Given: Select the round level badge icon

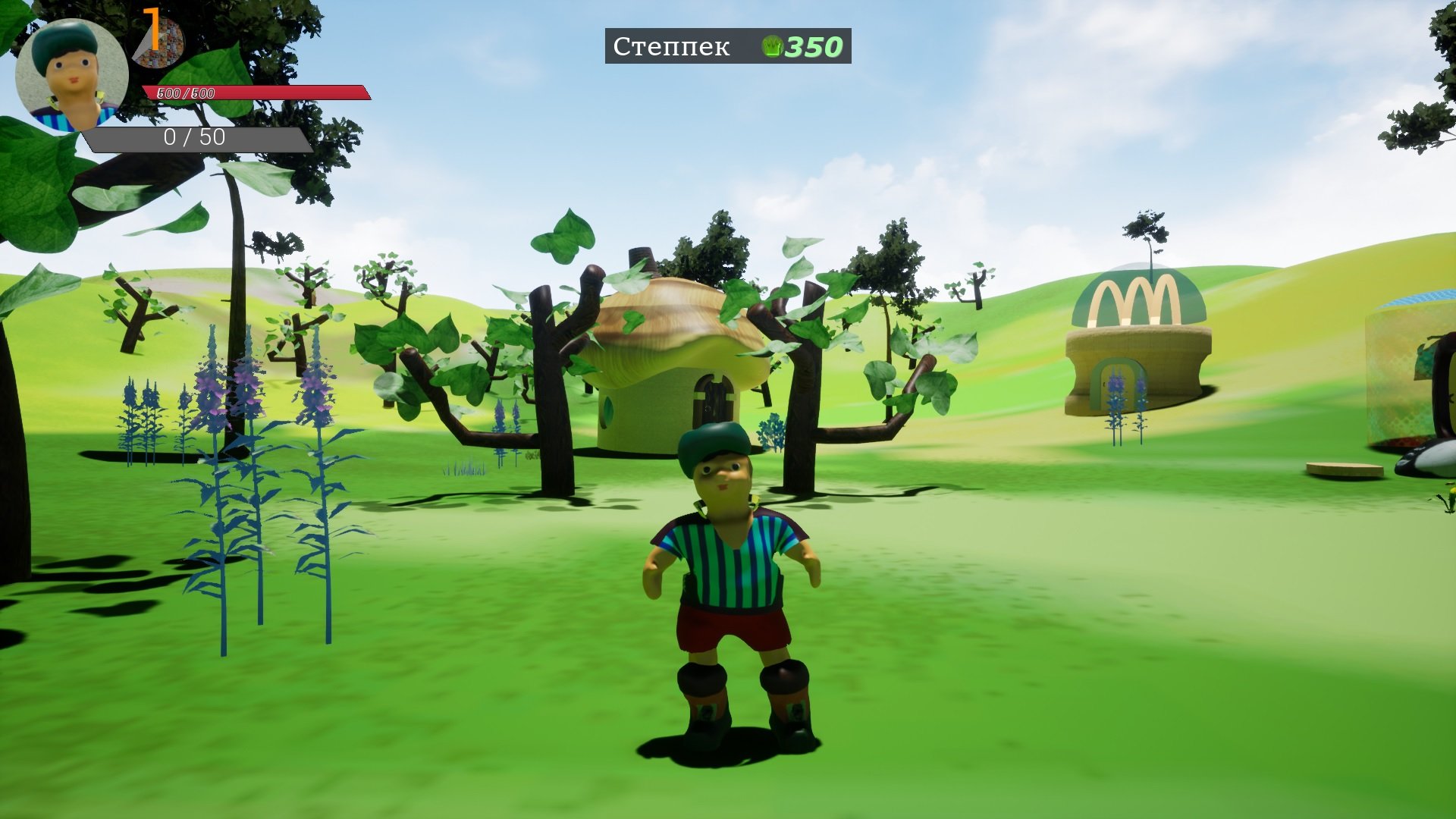Looking at the screenshot, I should point(159,39).
